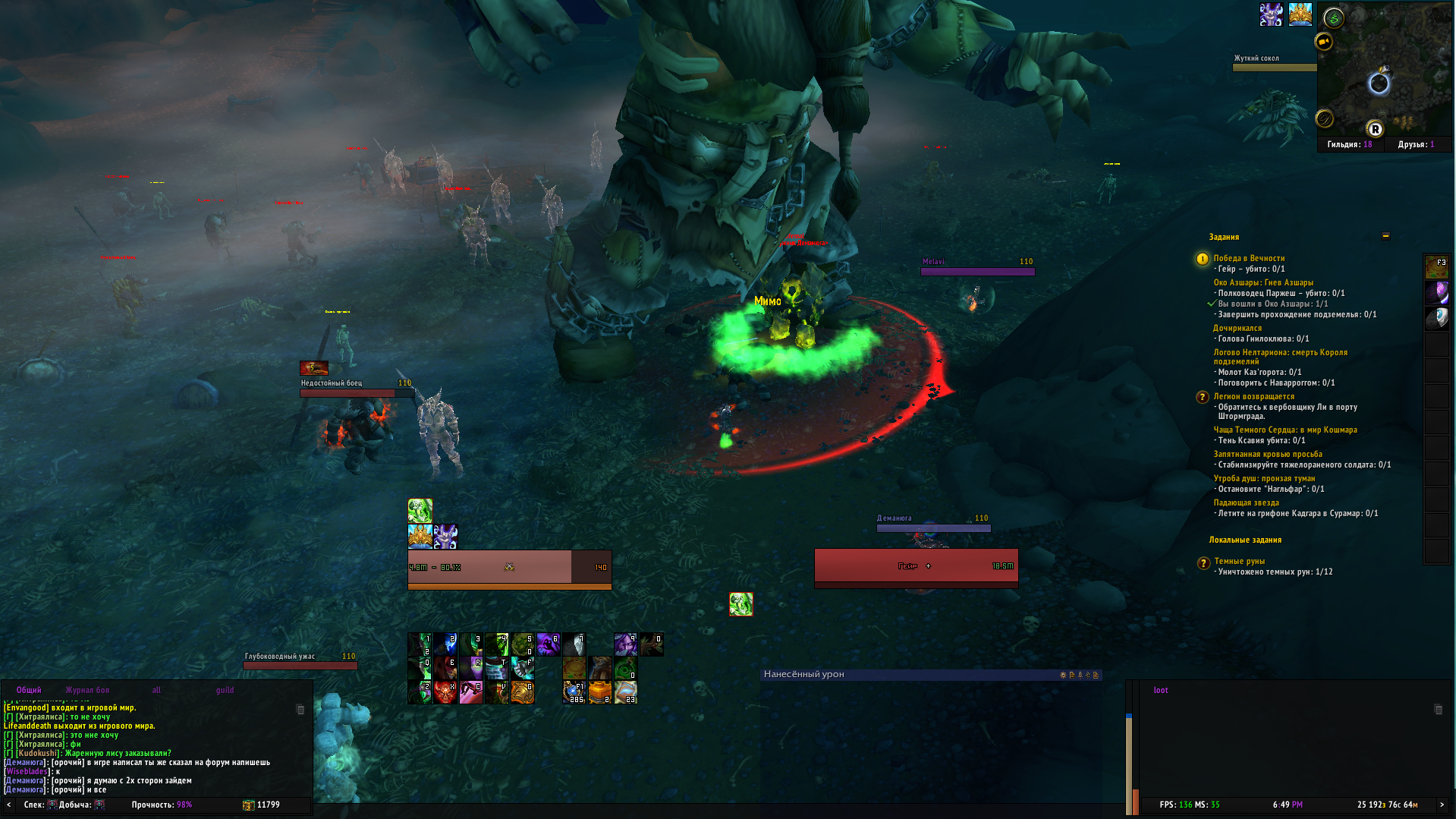
Task: Activate the red demon face ability
Action: pos(445,691)
